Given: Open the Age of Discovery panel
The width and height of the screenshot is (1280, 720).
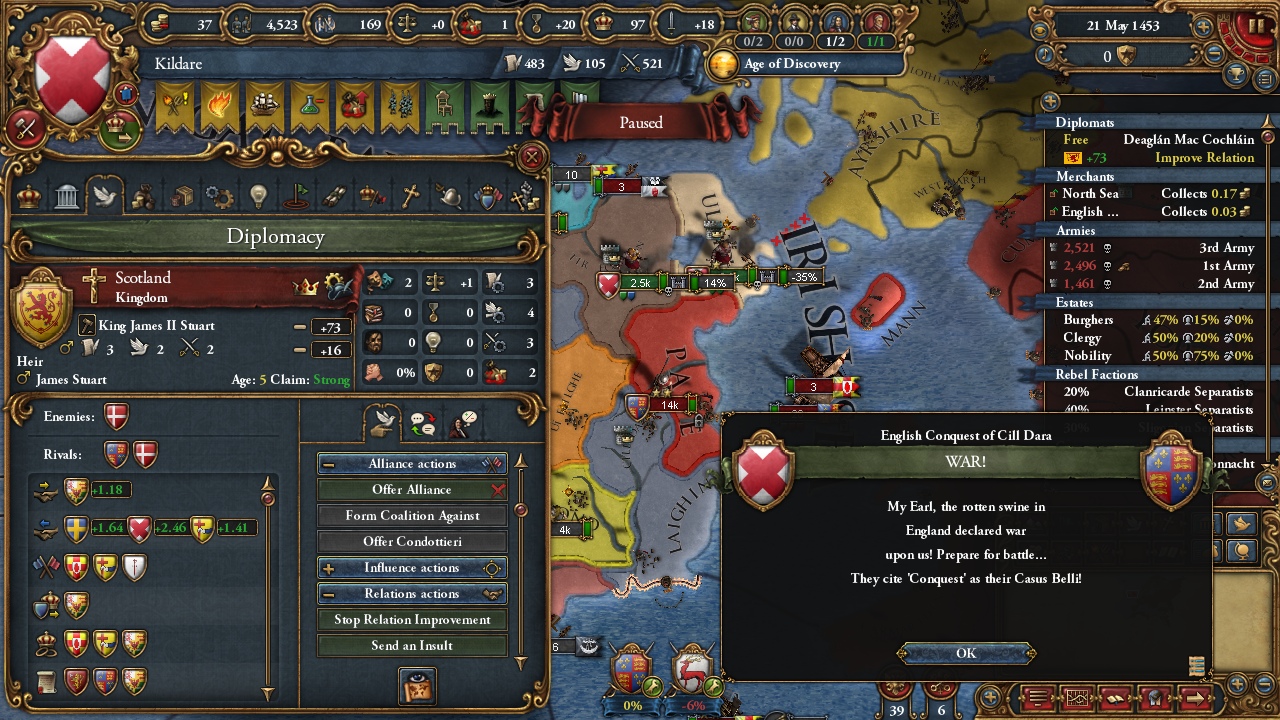Looking at the screenshot, I should click(790, 64).
